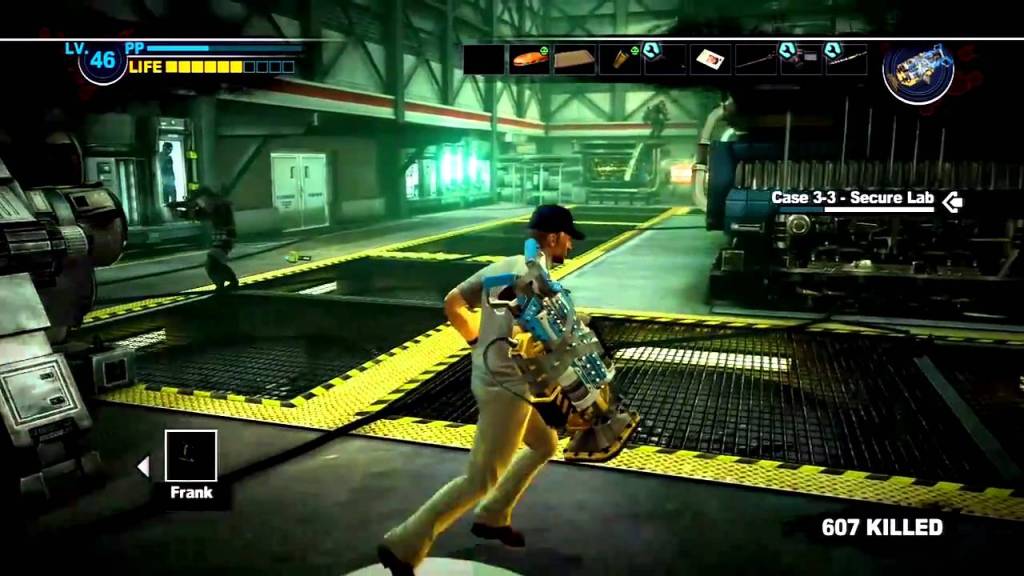Select the Frank character portrait
Viewport: 1024px width, 576px height.
tap(190, 456)
